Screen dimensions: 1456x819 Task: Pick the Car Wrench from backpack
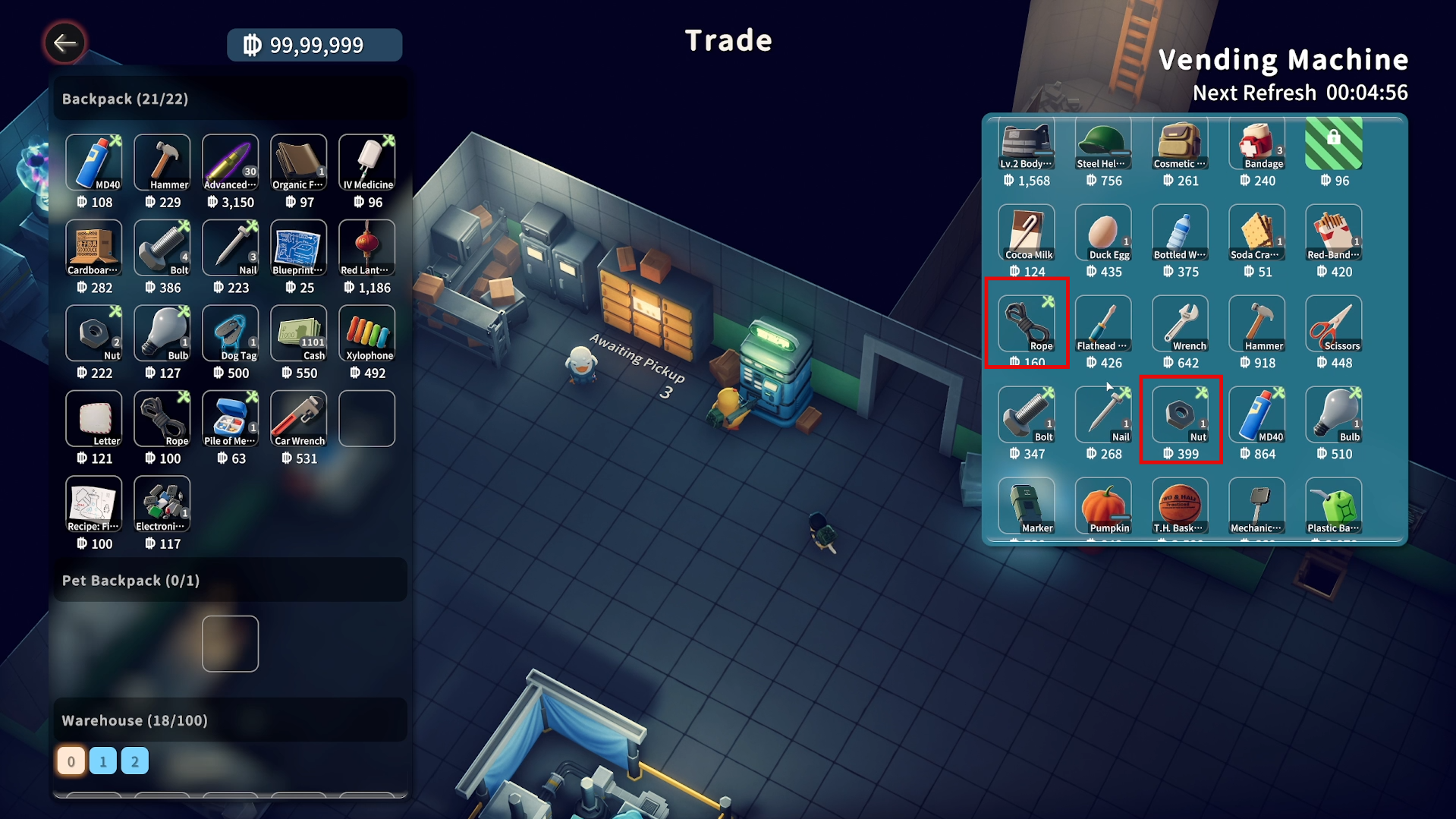[x=298, y=419]
